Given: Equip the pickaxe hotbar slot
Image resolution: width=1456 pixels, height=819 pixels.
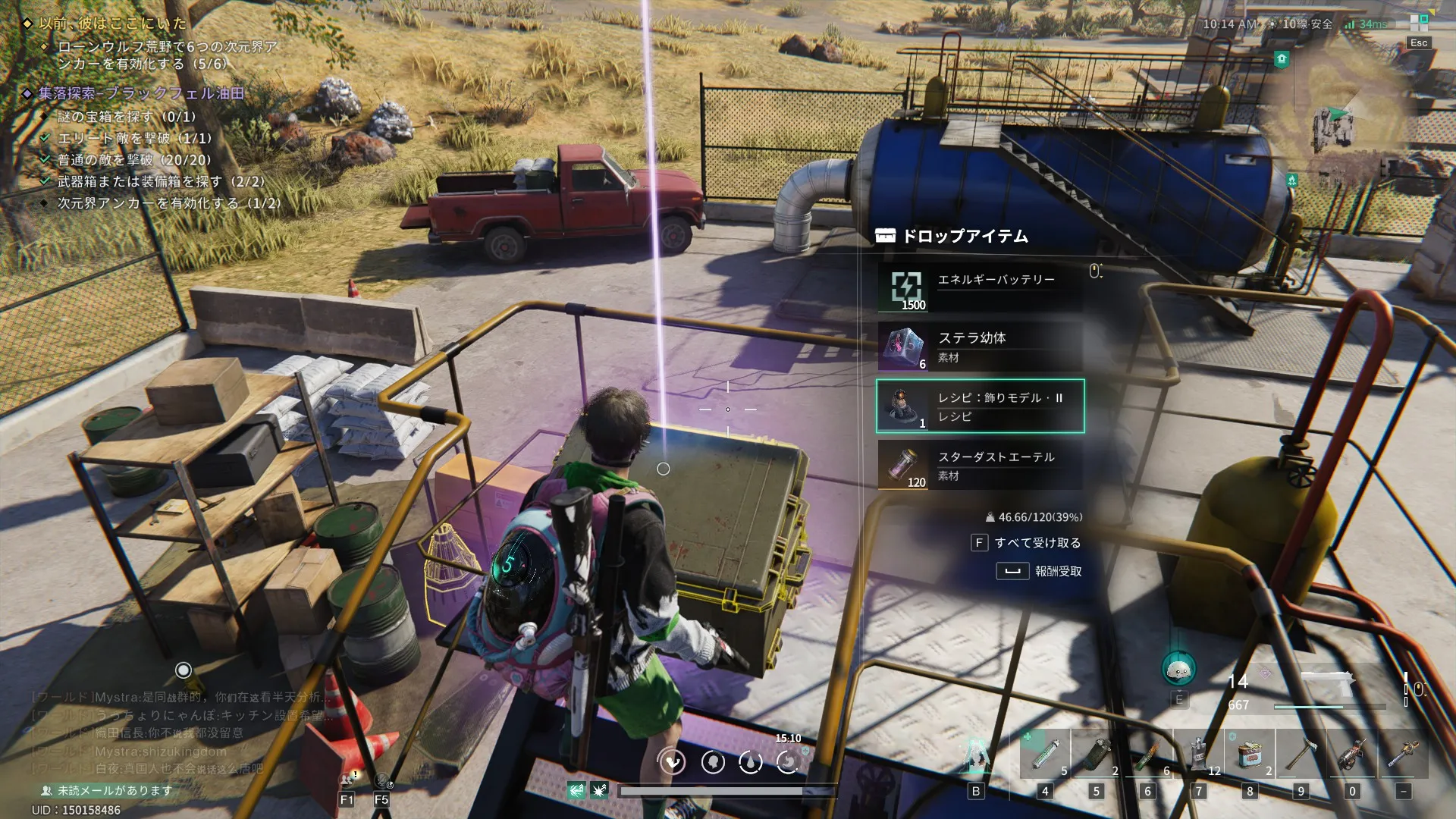Looking at the screenshot, I should tap(1301, 755).
